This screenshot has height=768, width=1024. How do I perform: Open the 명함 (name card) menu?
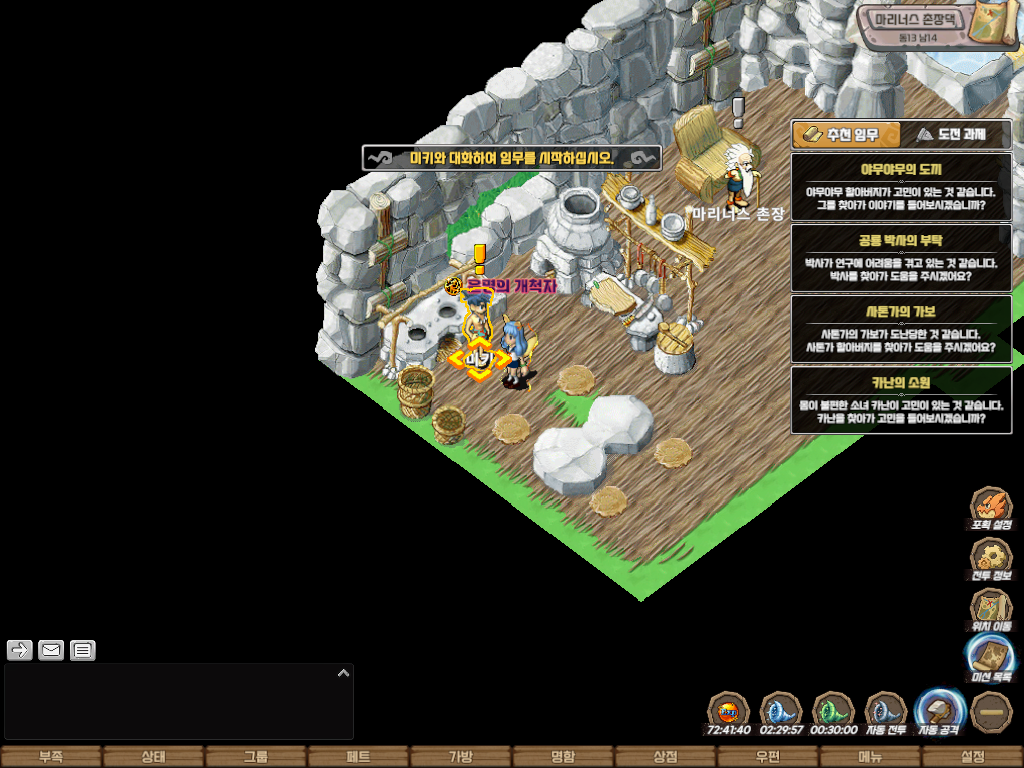(x=563, y=757)
